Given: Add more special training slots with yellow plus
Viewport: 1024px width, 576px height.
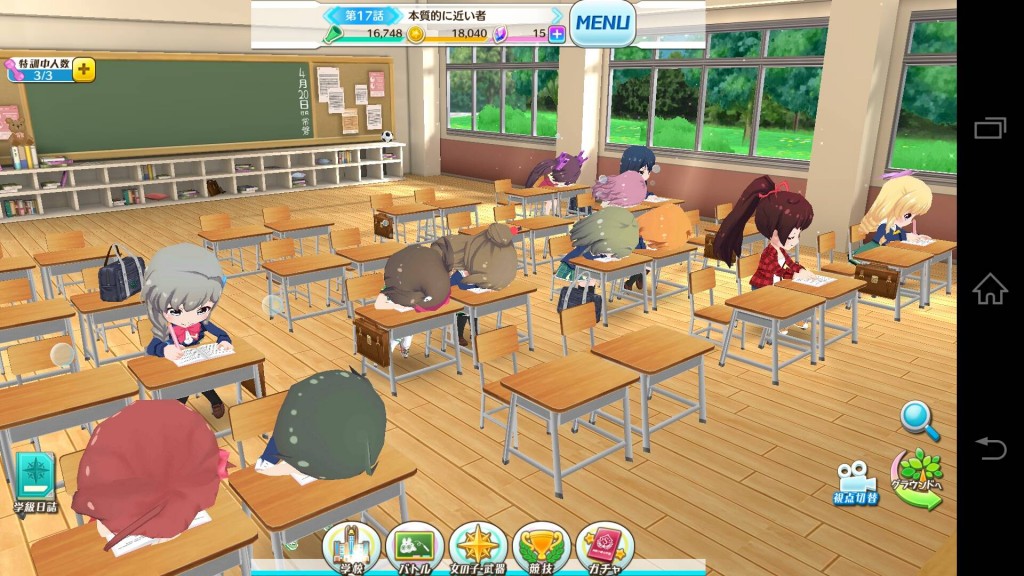Looking at the screenshot, I should click(84, 70).
